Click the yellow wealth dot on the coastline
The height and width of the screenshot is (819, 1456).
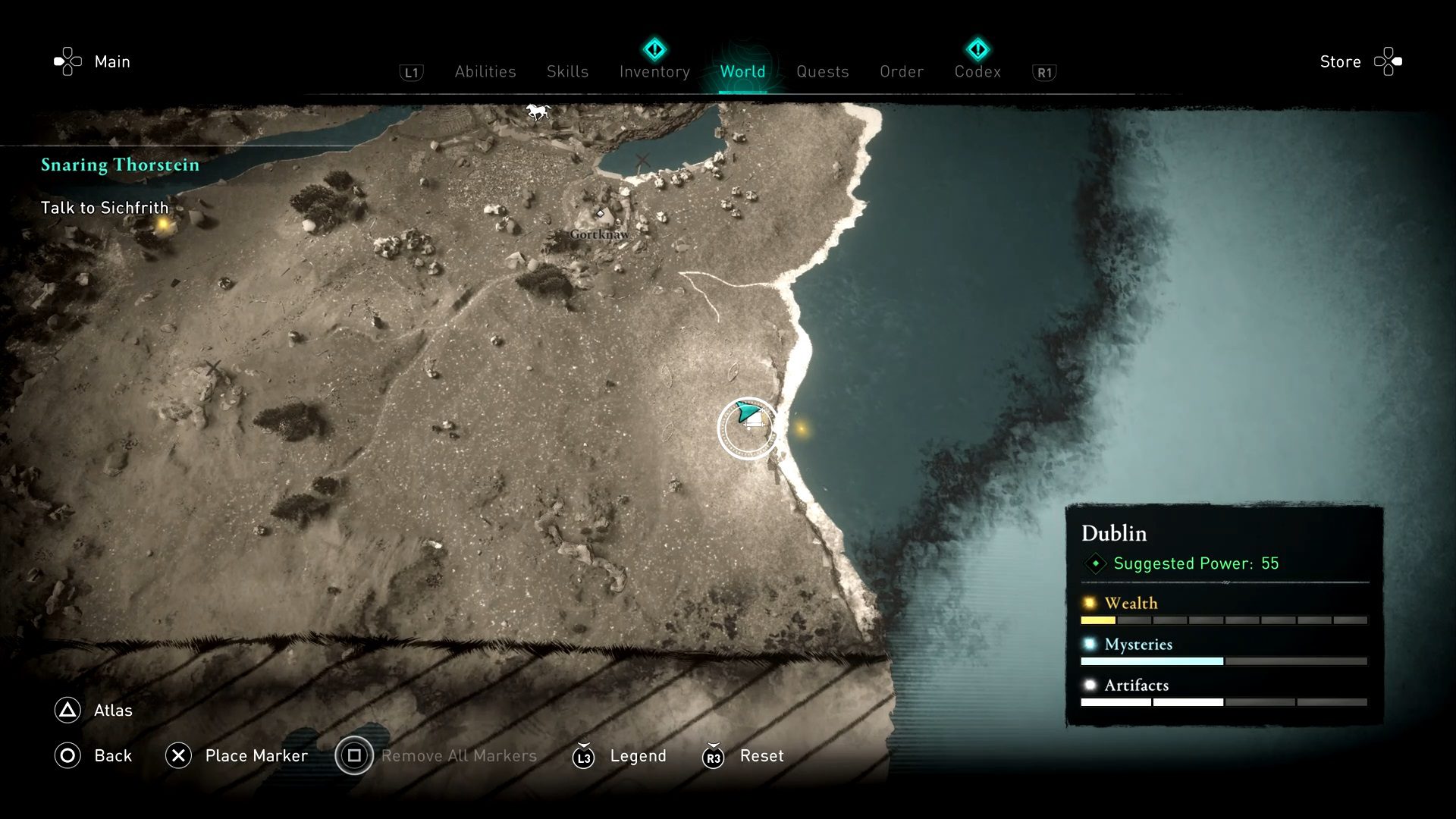click(802, 428)
